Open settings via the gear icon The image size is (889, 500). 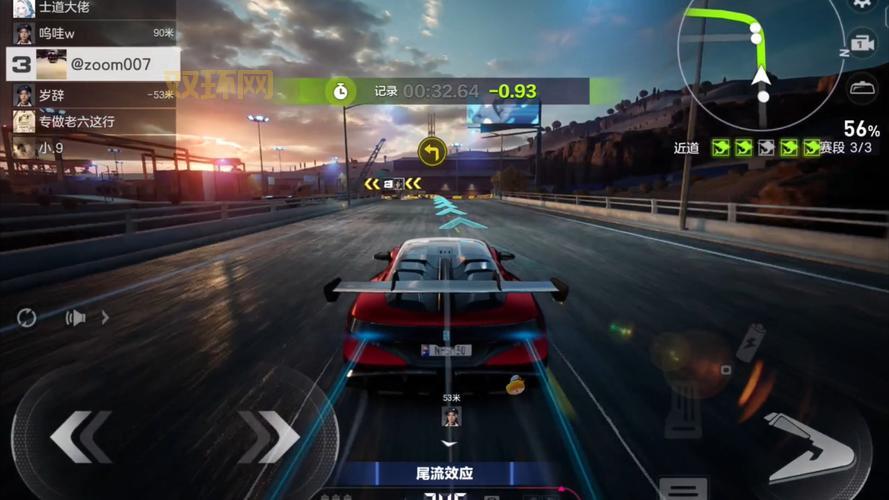tap(862, 5)
